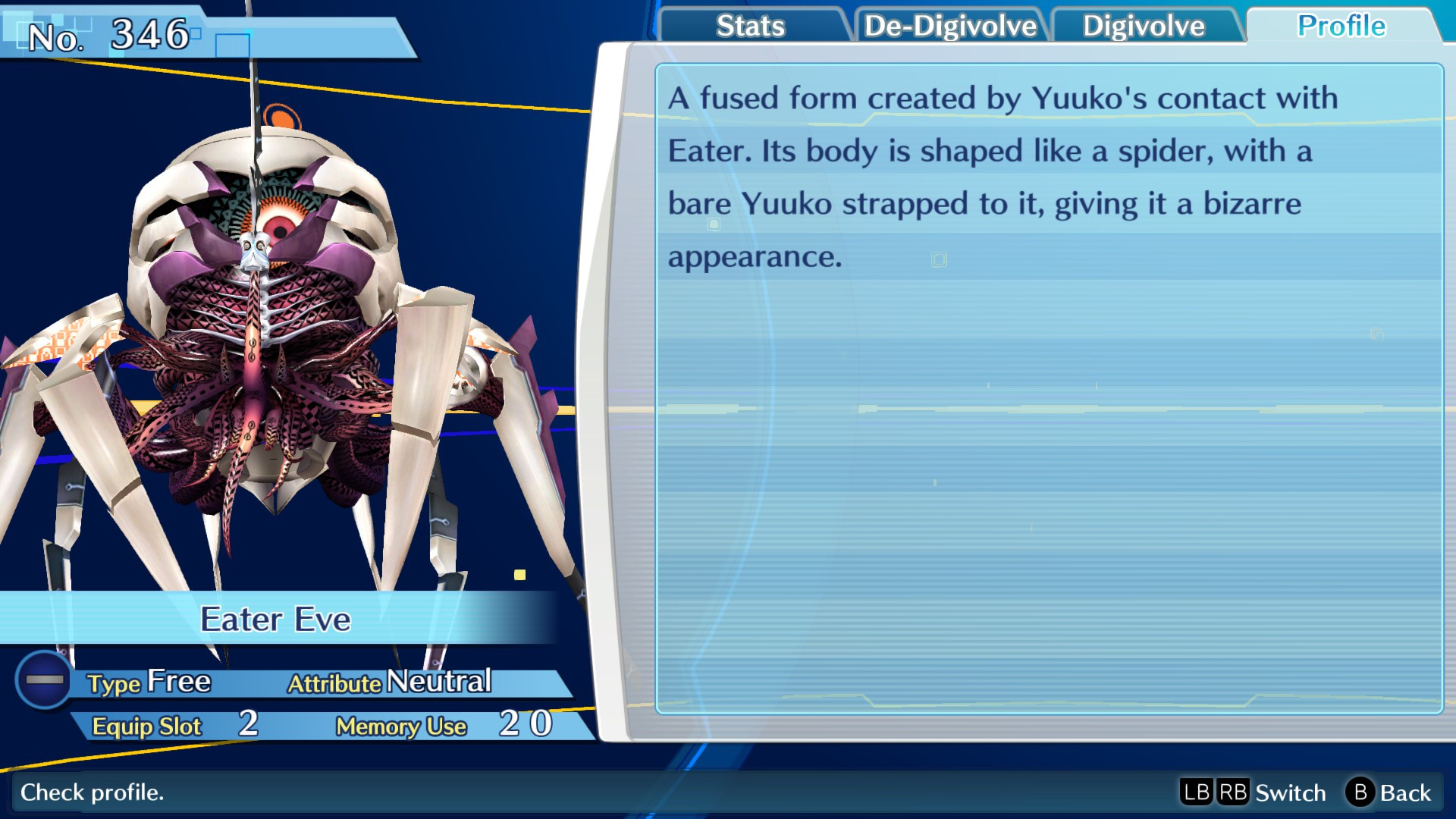Viewport: 1456px width, 819px height.
Task: Click the minus circle icon near Type info
Action: 44,679
